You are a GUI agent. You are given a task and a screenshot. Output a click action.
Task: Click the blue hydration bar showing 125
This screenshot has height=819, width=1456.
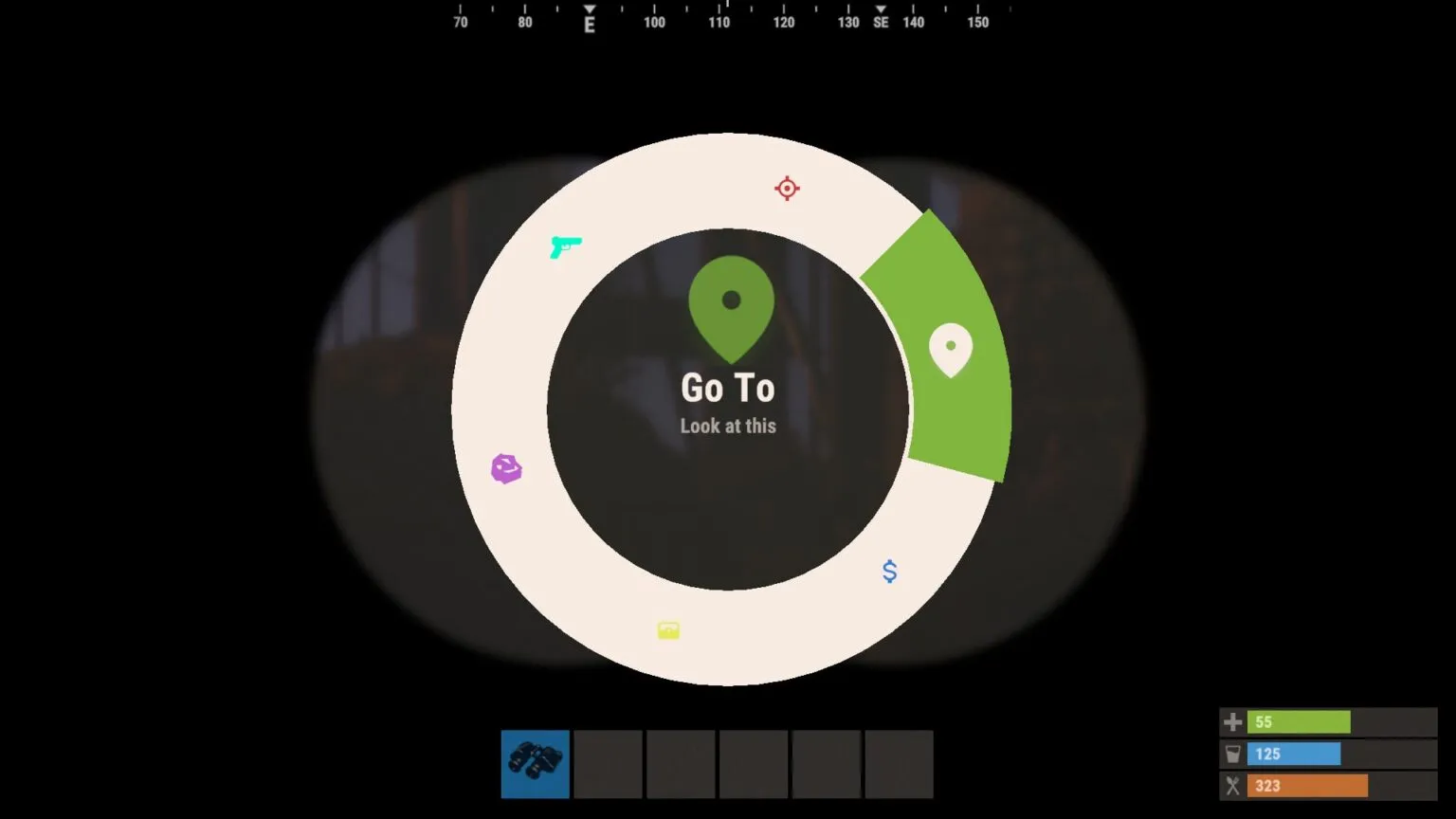click(1294, 754)
